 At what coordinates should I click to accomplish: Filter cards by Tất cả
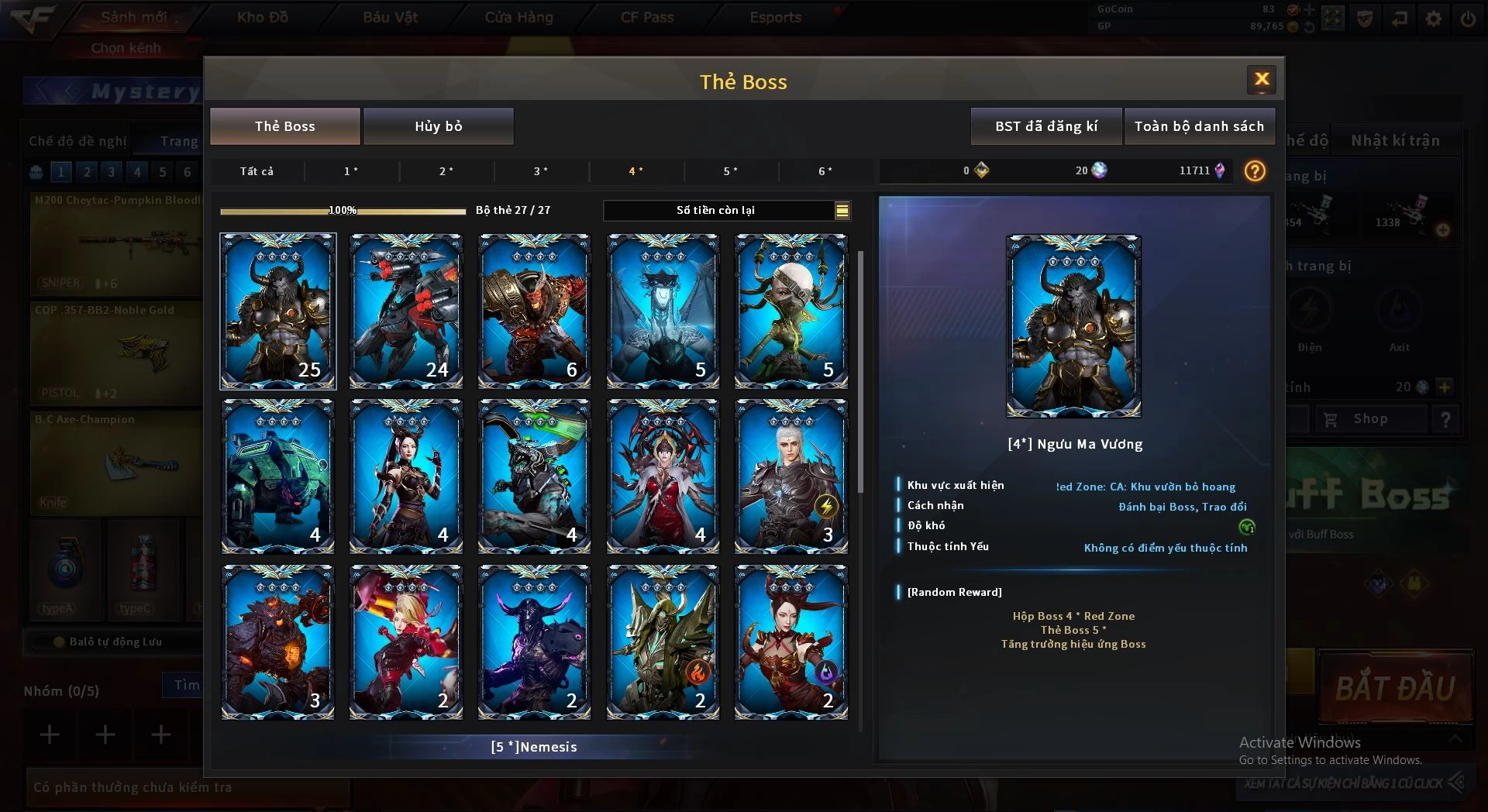(257, 171)
